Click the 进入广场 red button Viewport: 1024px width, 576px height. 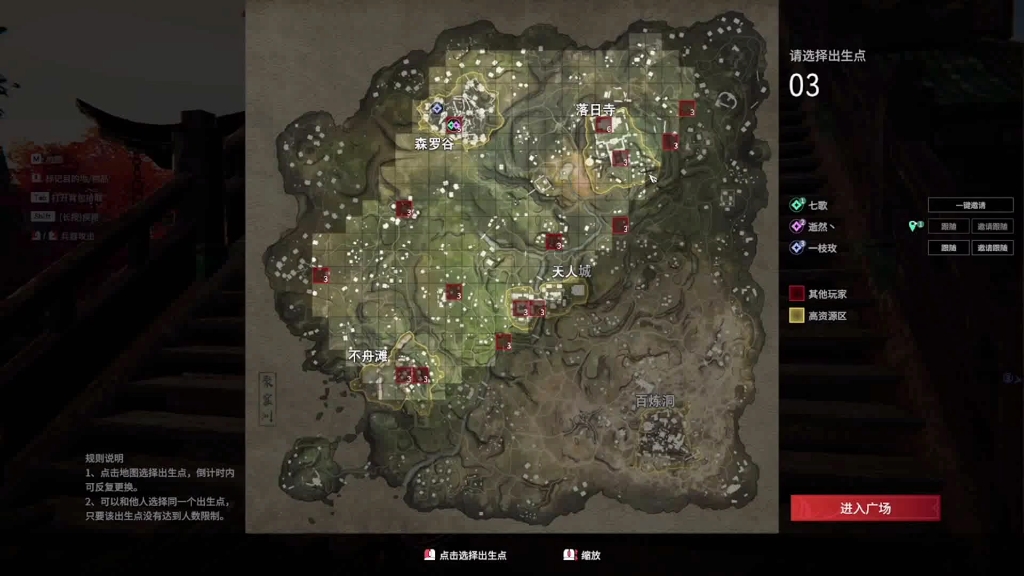point(865,508)
